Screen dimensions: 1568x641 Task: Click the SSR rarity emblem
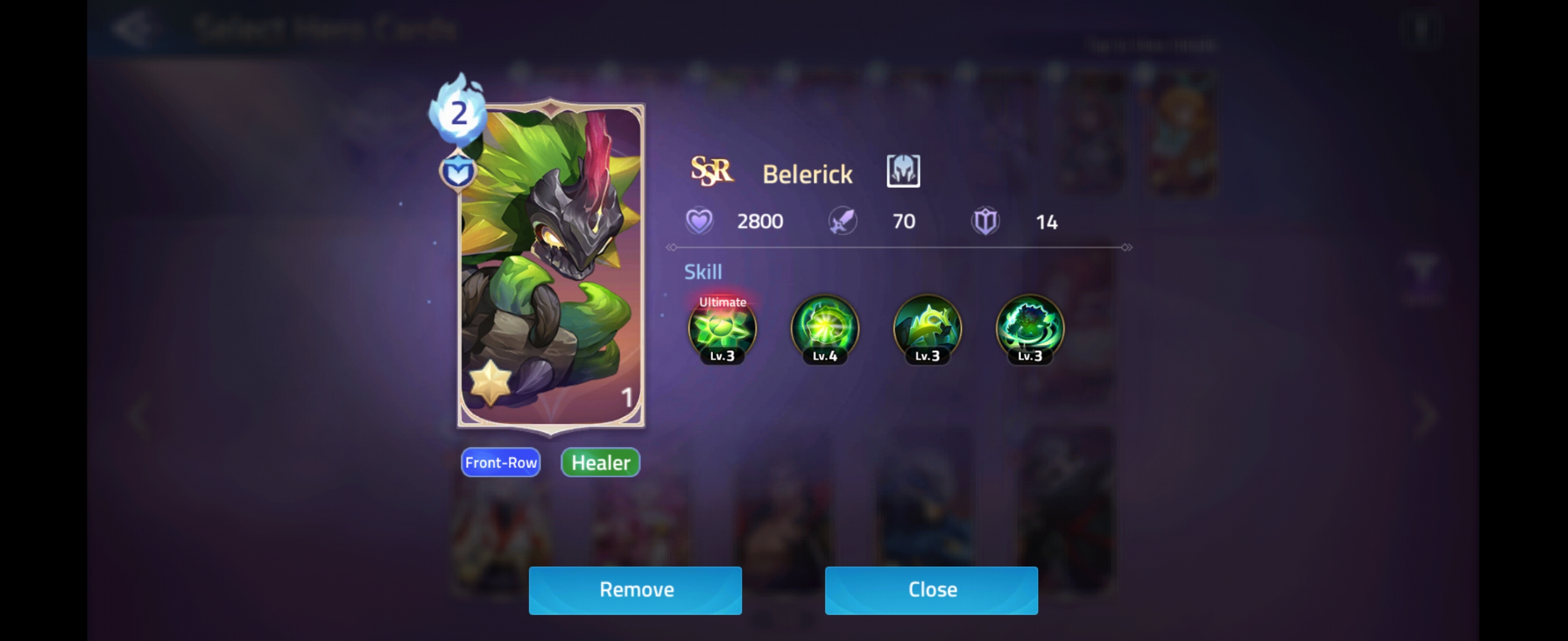(713, 171)
